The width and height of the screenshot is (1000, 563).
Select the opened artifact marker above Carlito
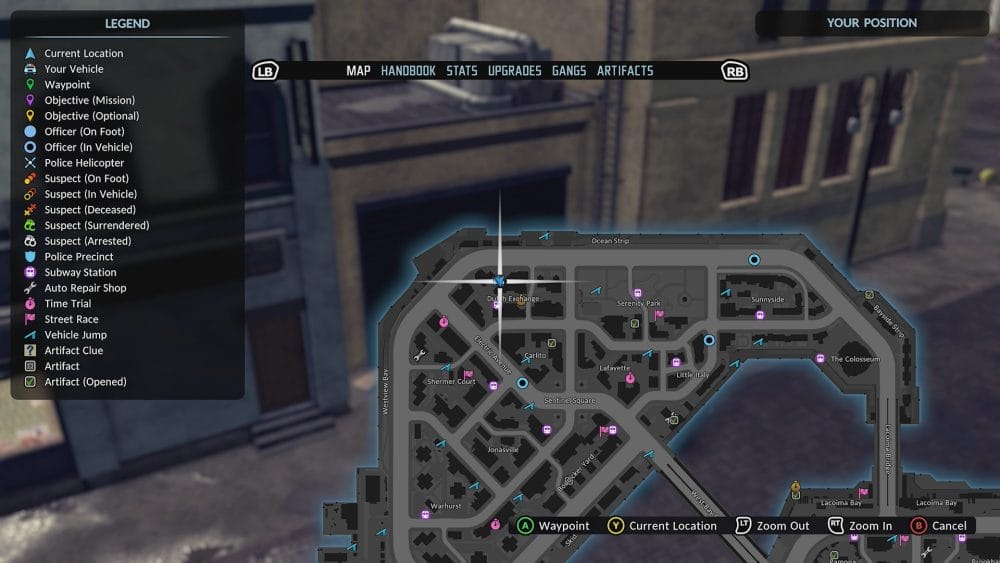552,344
